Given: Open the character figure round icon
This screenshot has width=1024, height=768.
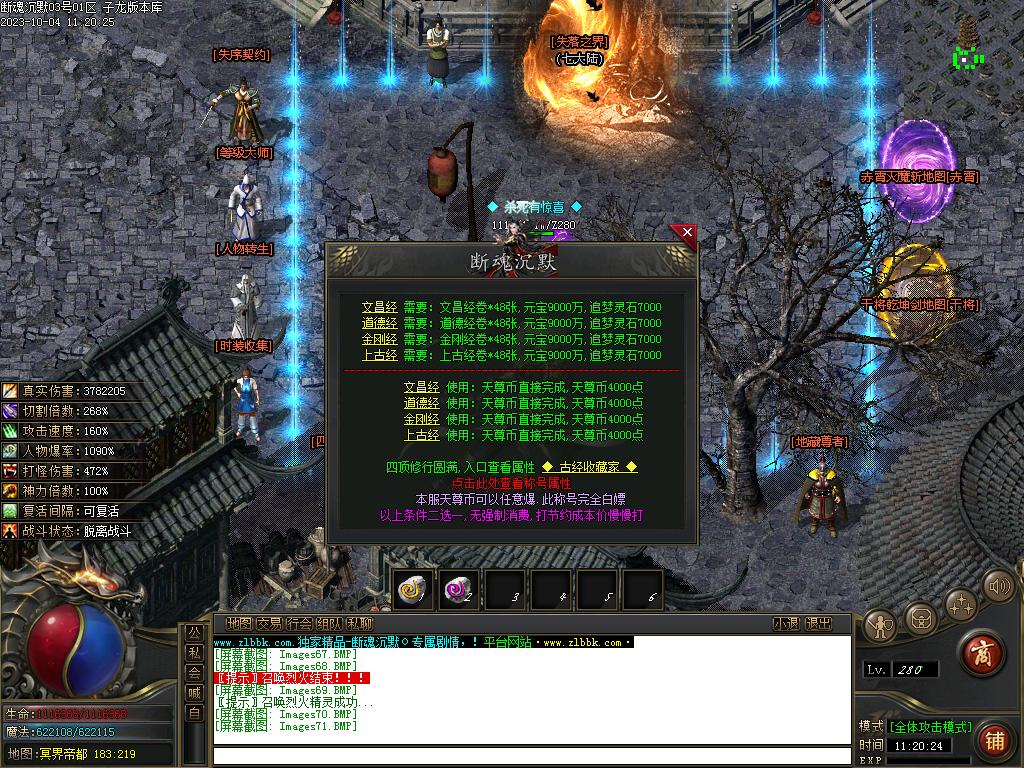Looking at the screenshot, I should coord(881,625).
